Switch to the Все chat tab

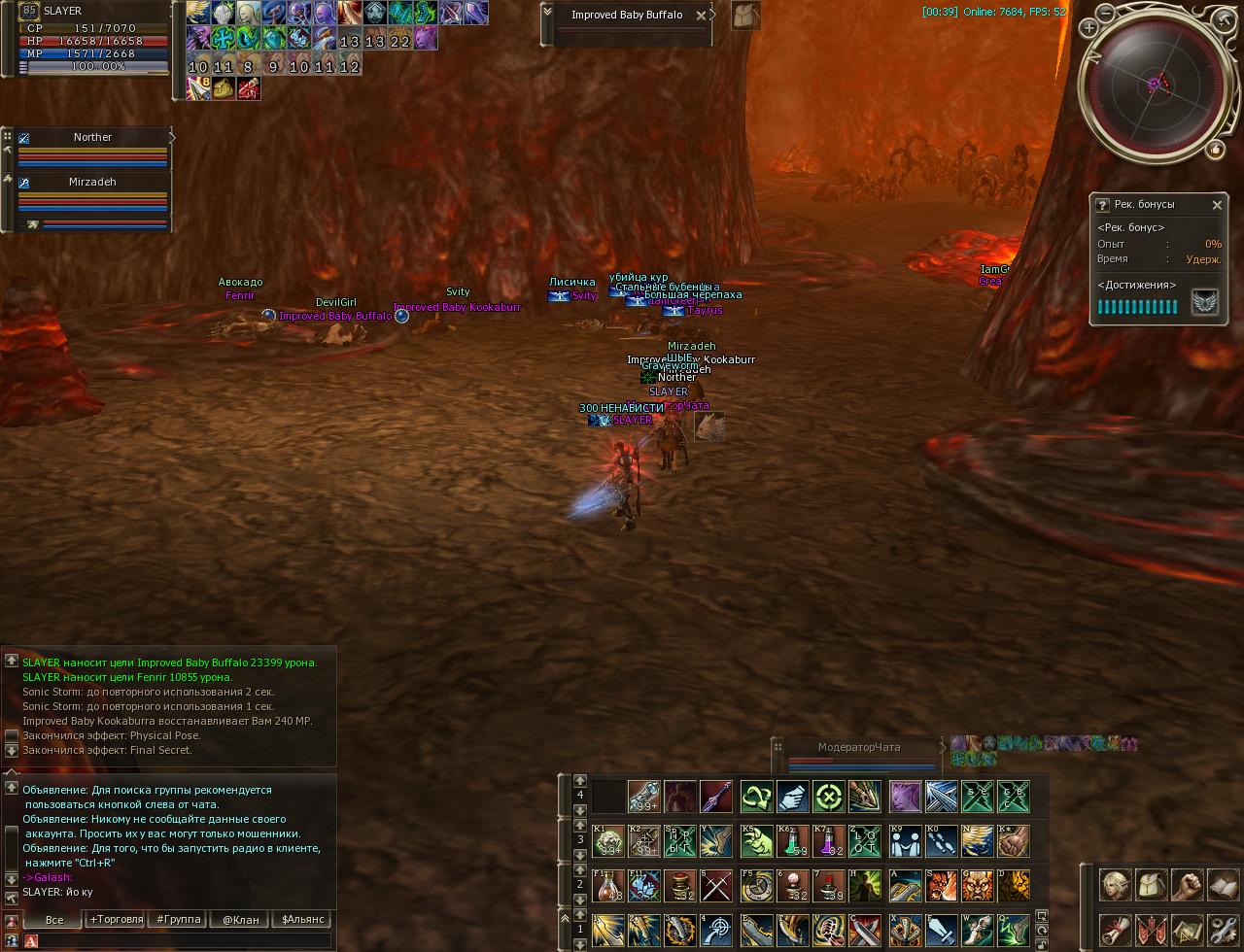click(54, 919)
